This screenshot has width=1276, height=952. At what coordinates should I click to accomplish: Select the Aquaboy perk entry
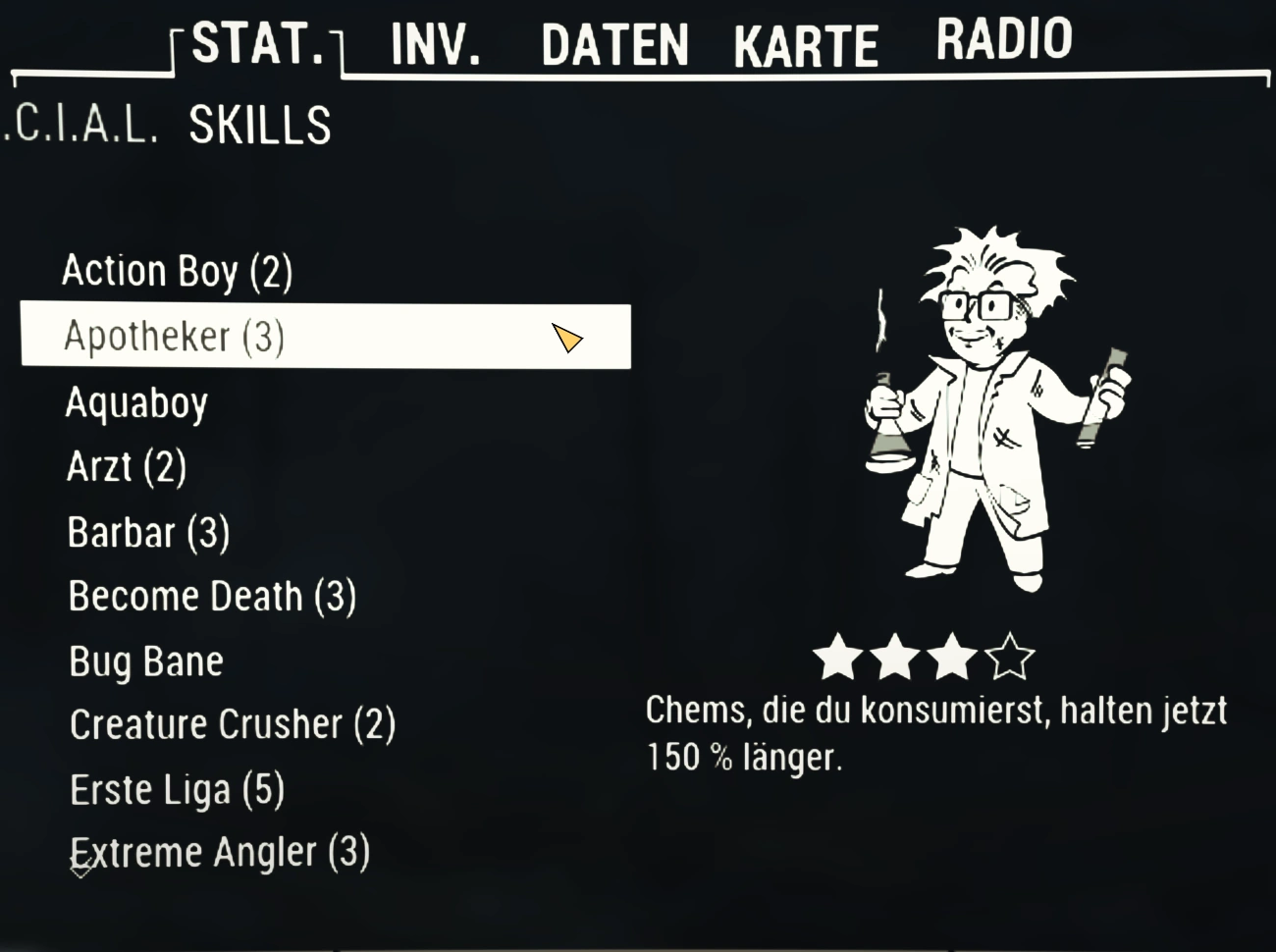[x=136, y=403]
